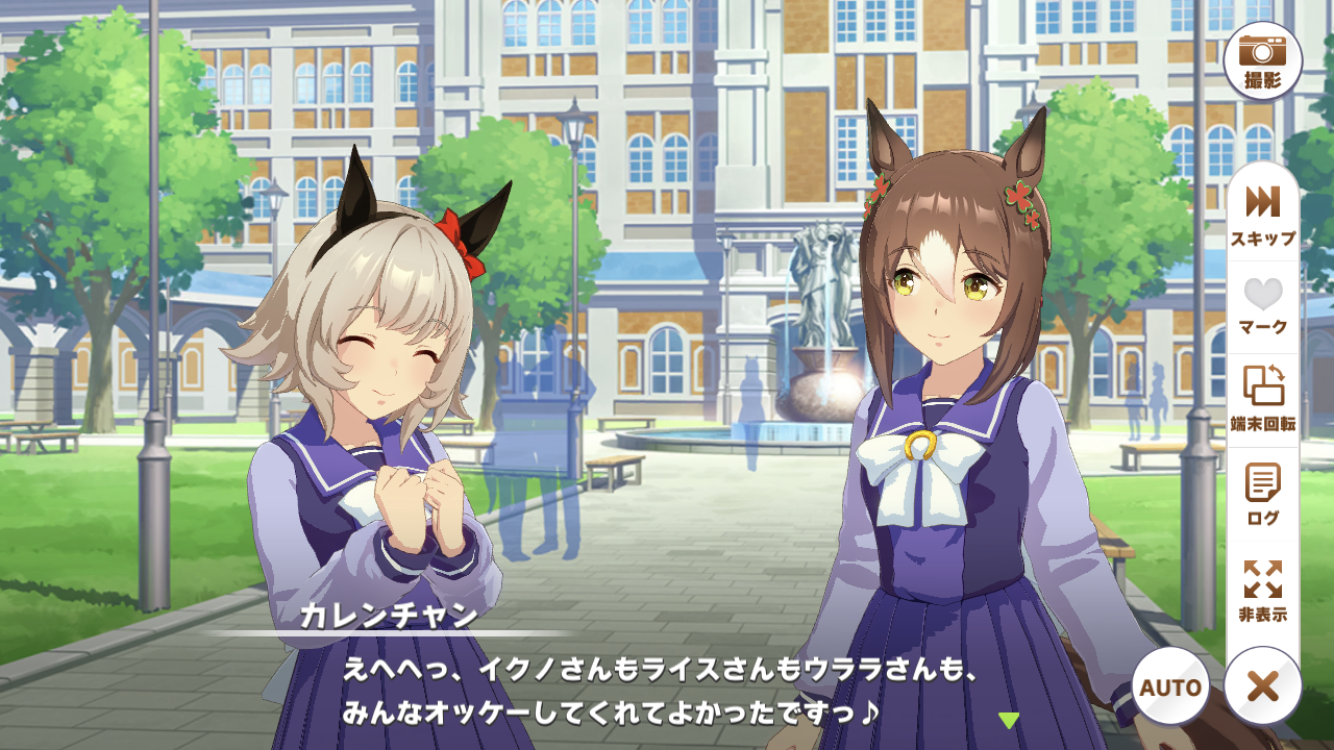Image resolution: width=1334 pixels, height=750 pixels.
Task: Toggle AUTO dialogue advance
Action: tap(1170, 687)
